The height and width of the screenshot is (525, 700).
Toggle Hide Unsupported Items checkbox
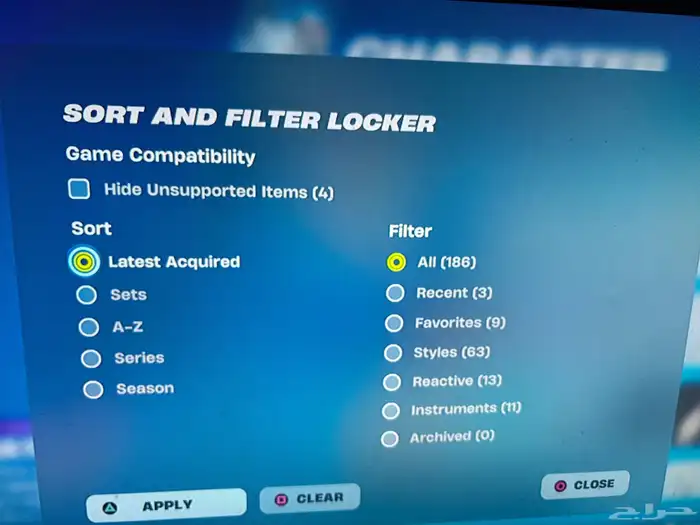pyautogui.click(x=79, y=189)
